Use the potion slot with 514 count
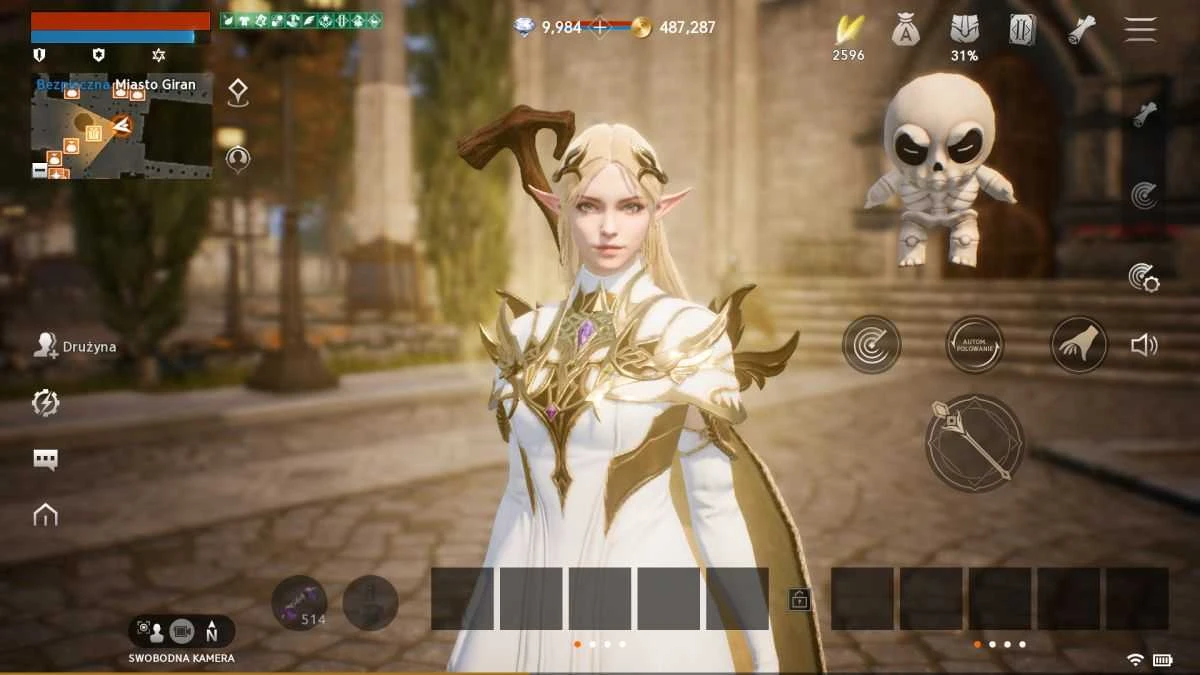This screenshot has width=1200, height=675. tap(299, 603)
